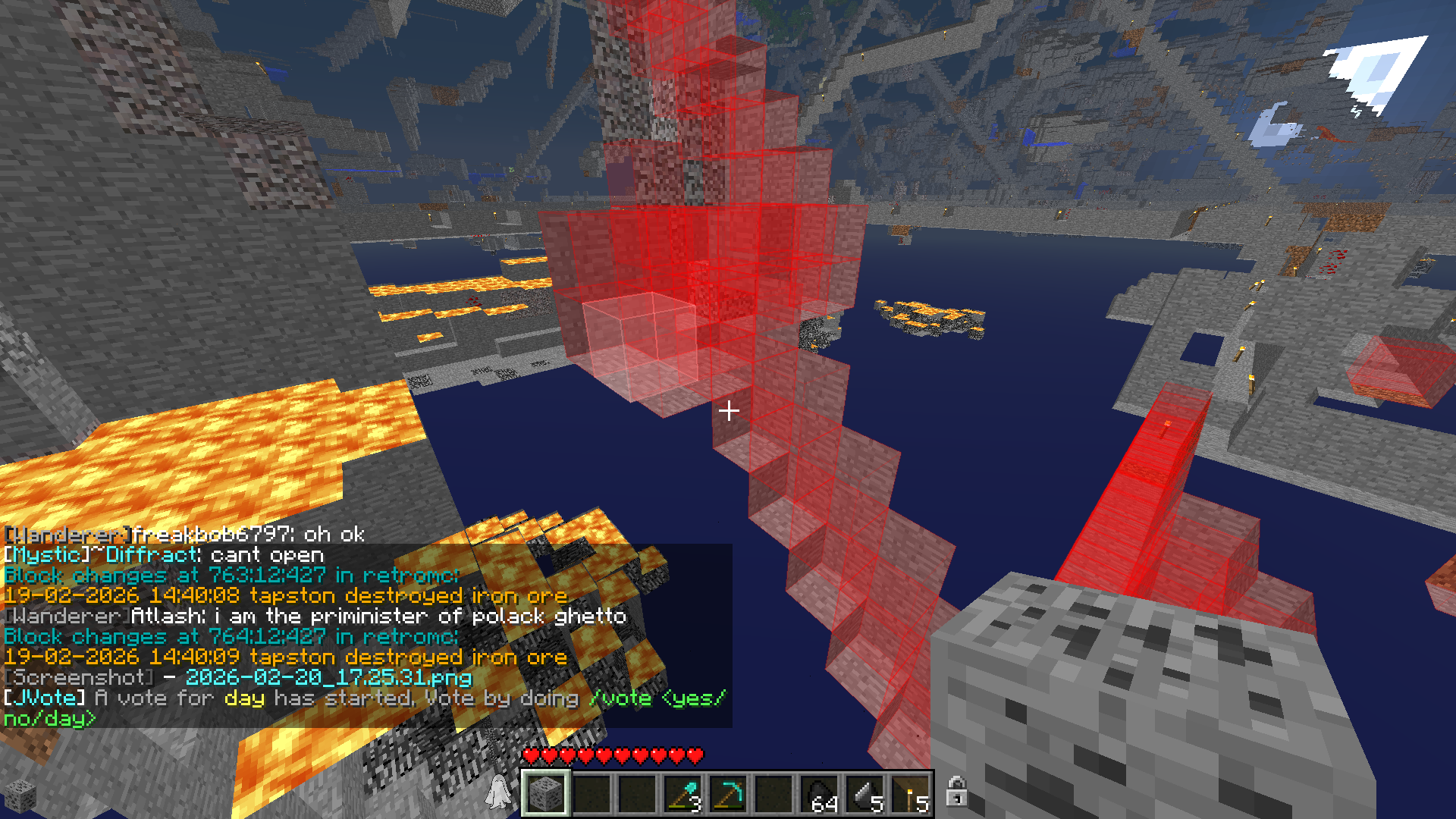This screenshot has height=819, width=1456.
Task: Click the ghost icon left of hotbar
Action: [497, 792]
